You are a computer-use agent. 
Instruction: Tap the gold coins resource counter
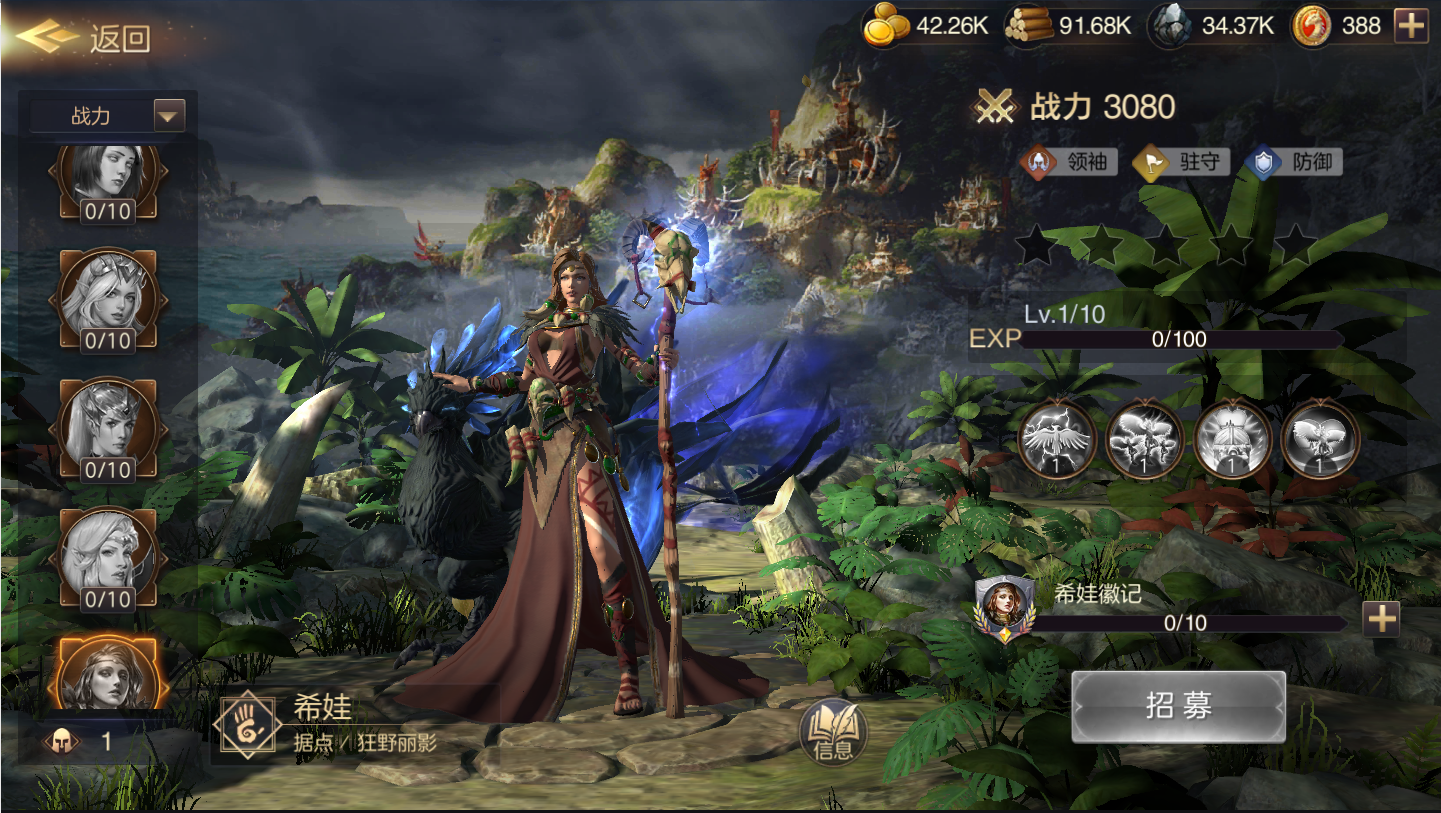pyautogui.click(x=927, y=26)
